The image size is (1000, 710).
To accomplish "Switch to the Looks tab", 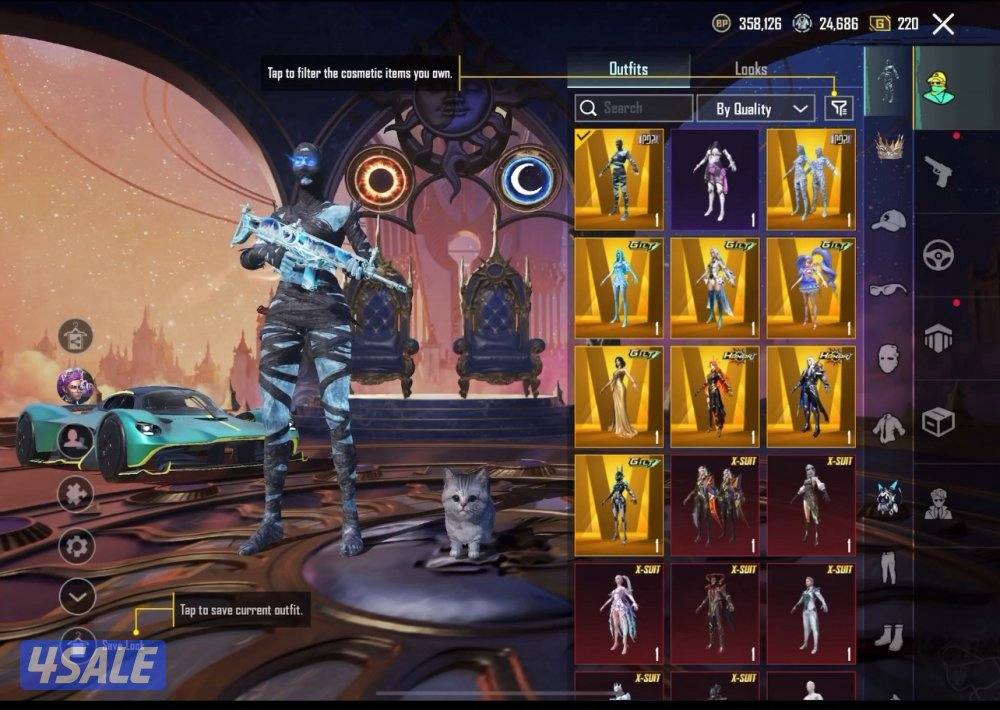I will coord(750,69).
